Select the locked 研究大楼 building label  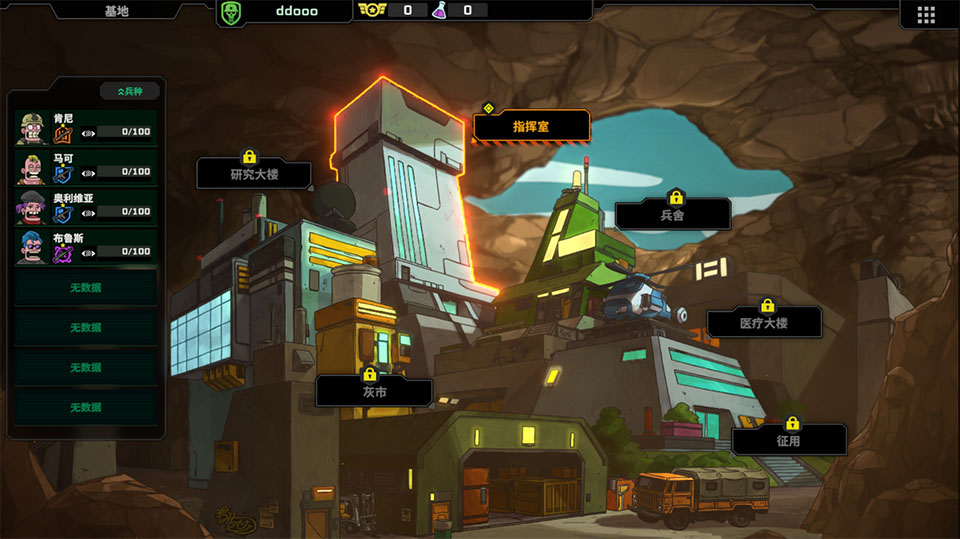point(253,174)
